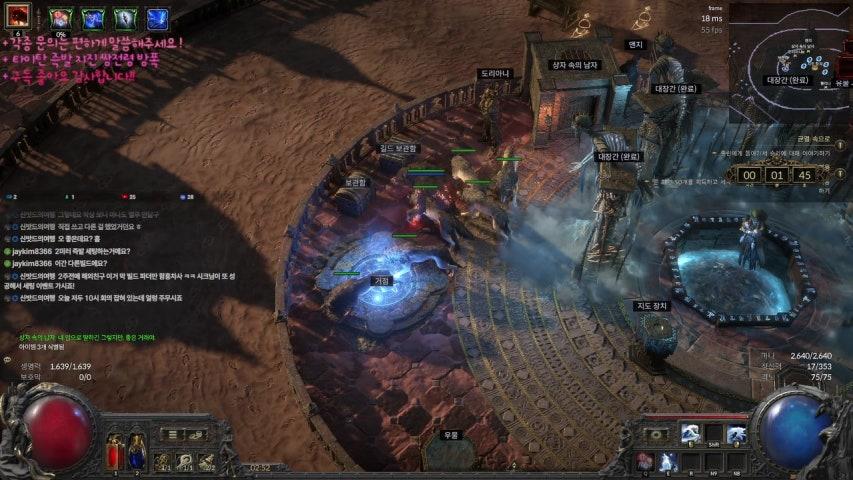
Task: Activate the red skill bound to Q
Action: coord(645,461)
